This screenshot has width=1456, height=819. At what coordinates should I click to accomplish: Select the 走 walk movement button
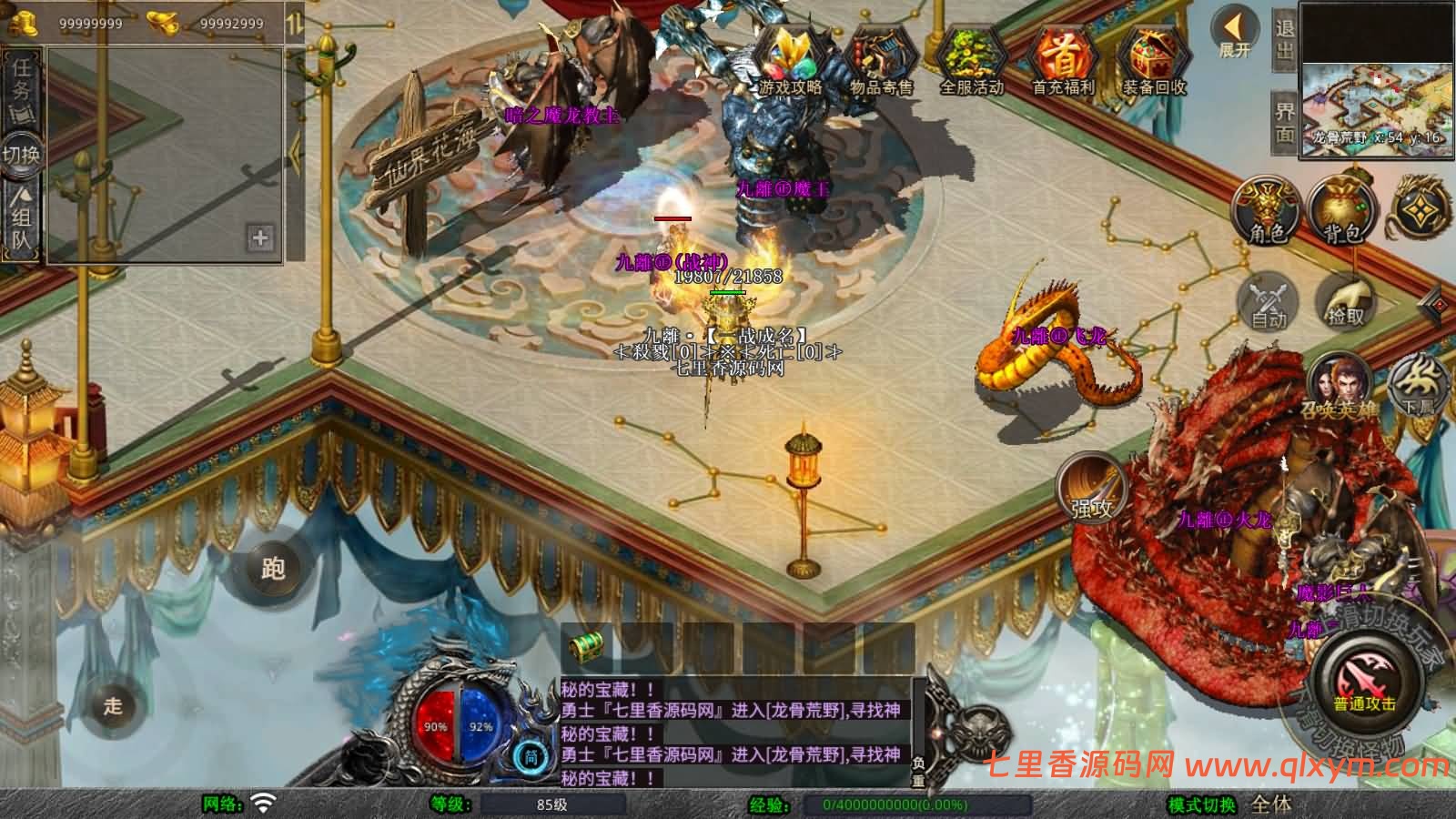[x=113, y=705]
